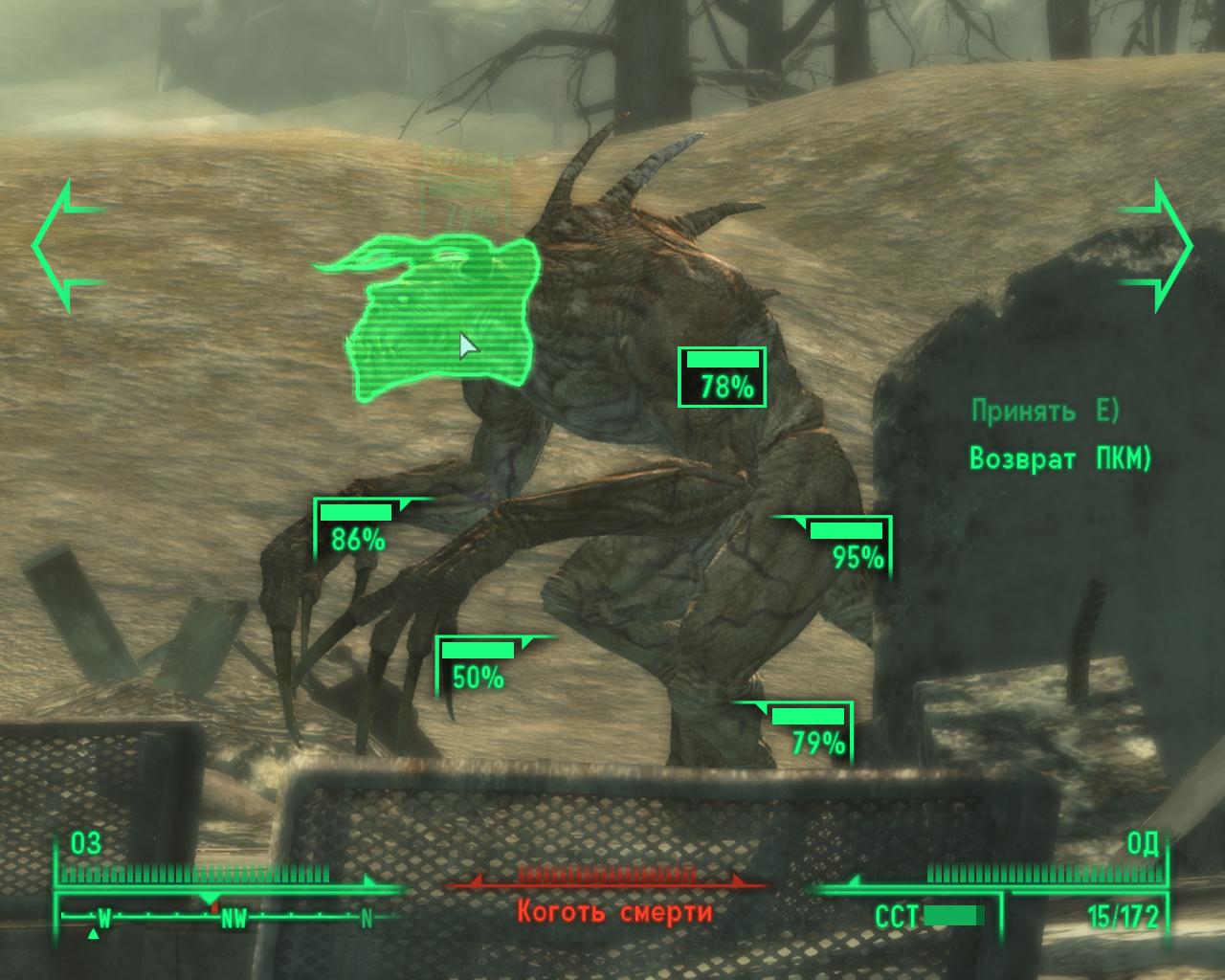Select the arm showing 86% hit chance
The height and width of the screenshot is (980, 1225).
(358, 528)
